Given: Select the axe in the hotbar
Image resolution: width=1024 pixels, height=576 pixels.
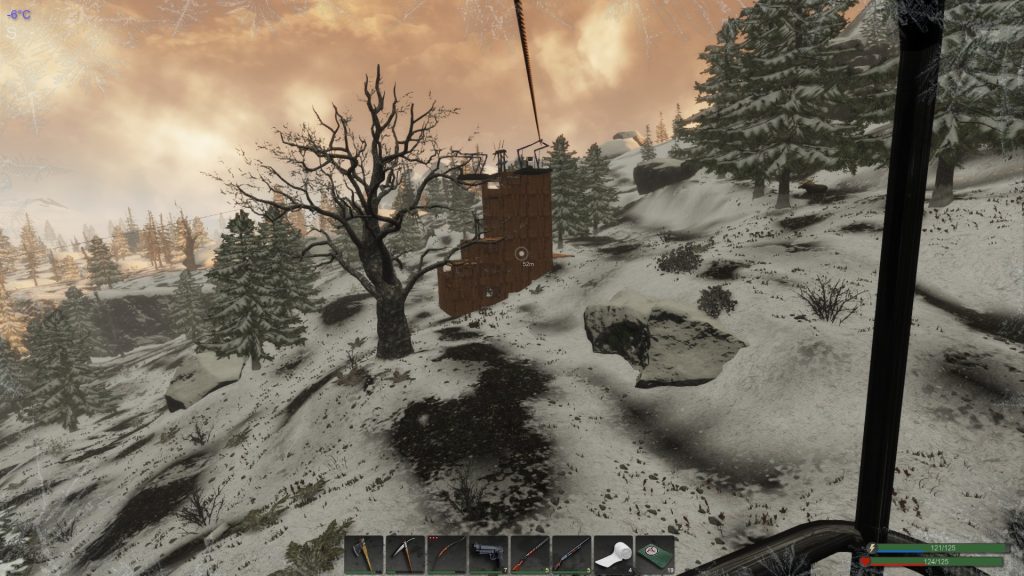Looking at the screenshot, I should tap(364, 554).
